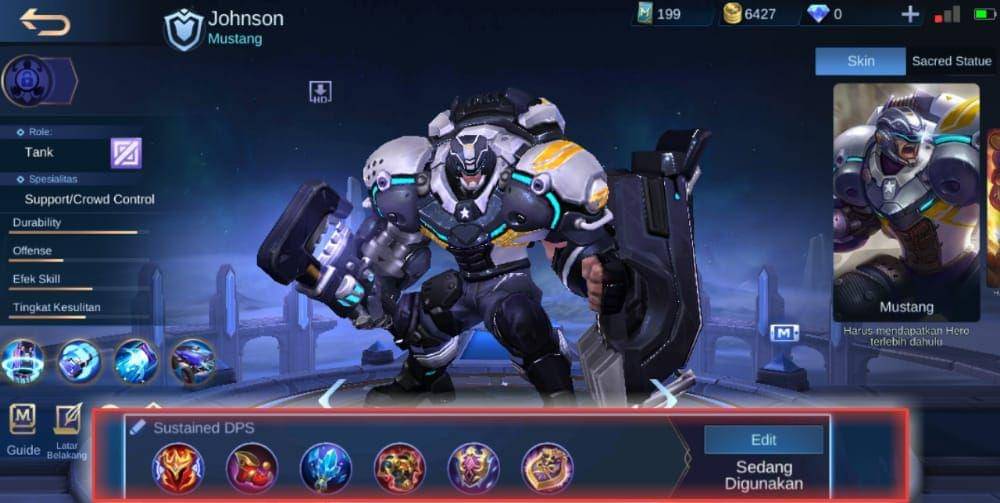The image size is (1000, 503).
Task: Open Latar Belakang background story
Action: coord(67,430)
